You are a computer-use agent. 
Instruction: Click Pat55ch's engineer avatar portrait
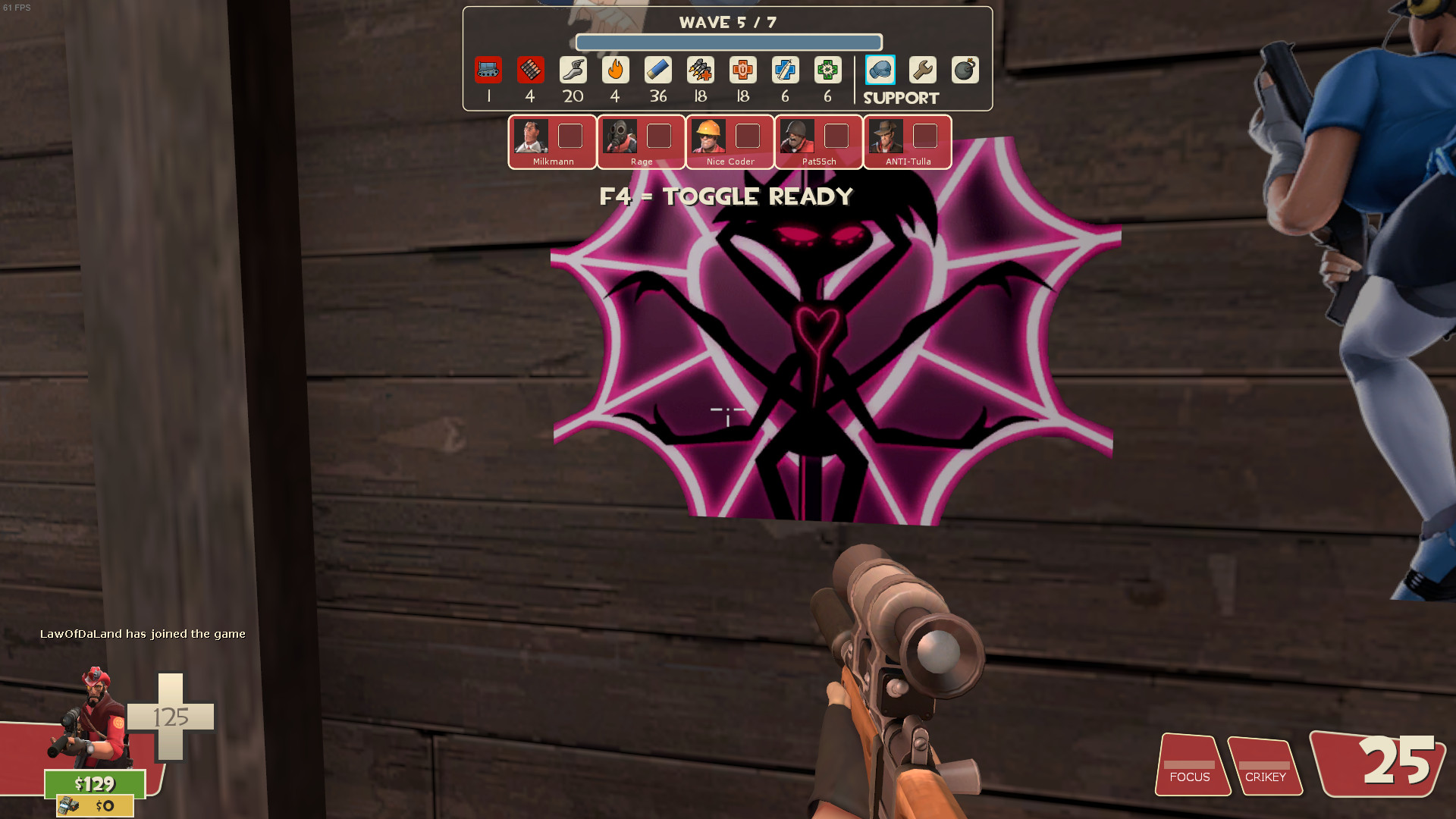click(x=798, y=136)
